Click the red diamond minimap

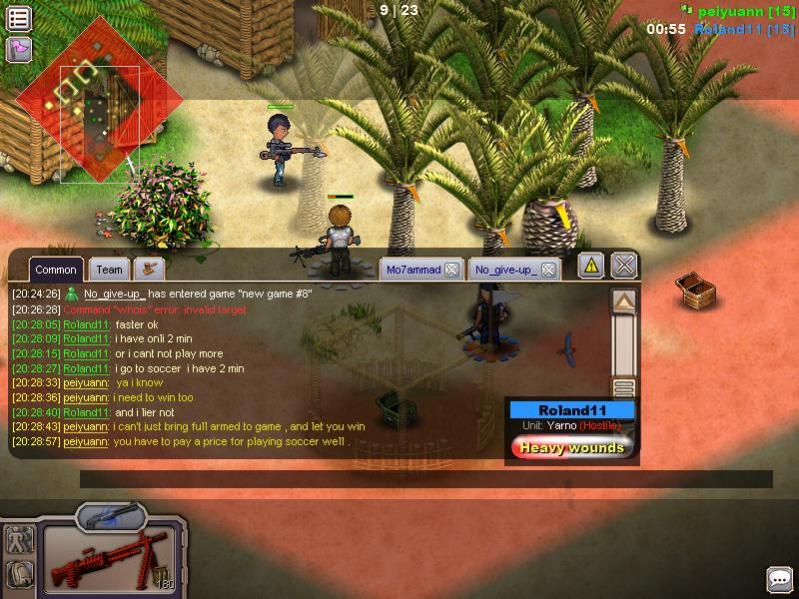(x=97, y=99)
